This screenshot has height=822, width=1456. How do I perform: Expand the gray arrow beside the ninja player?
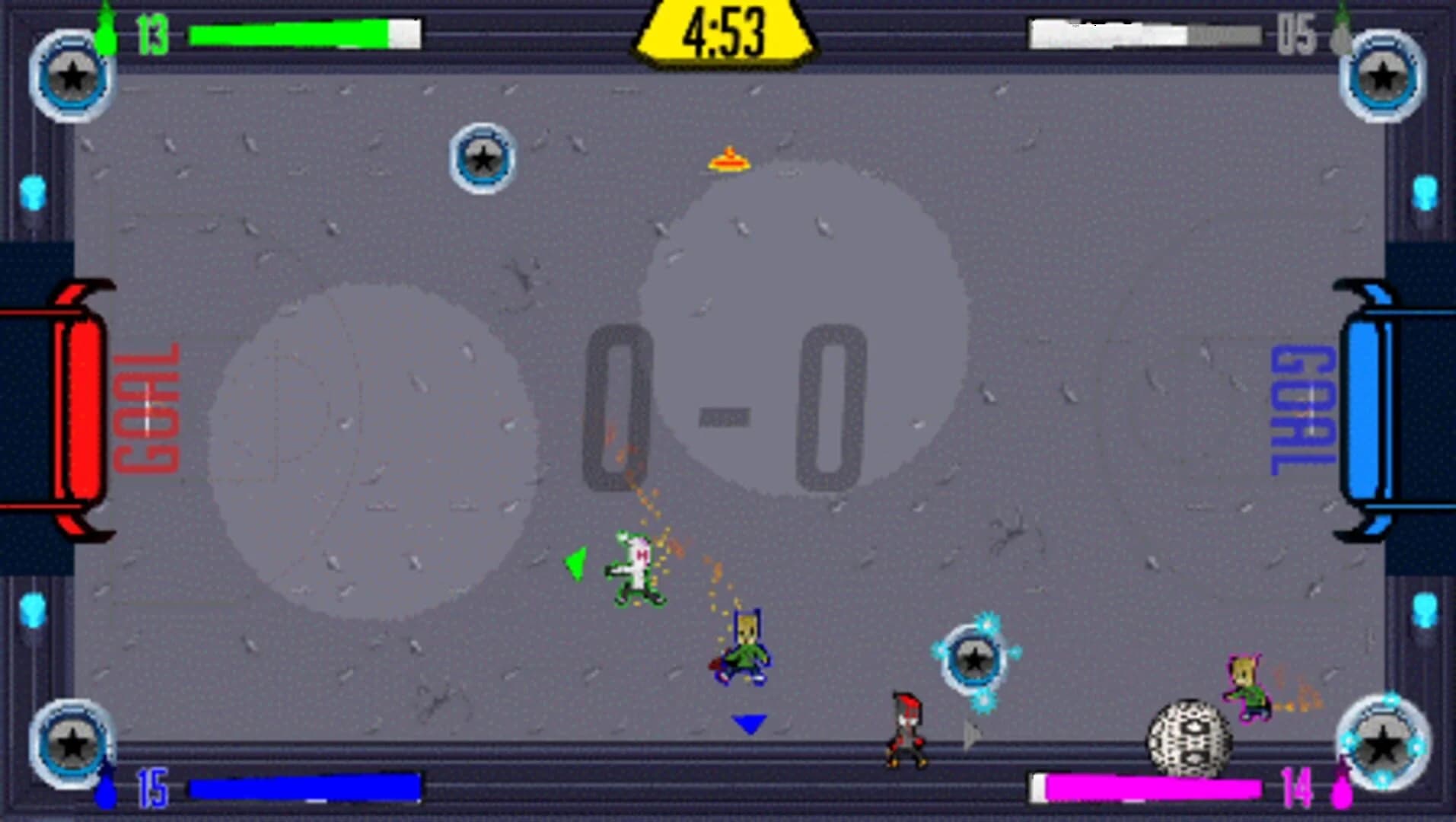[x=972, y=734]
